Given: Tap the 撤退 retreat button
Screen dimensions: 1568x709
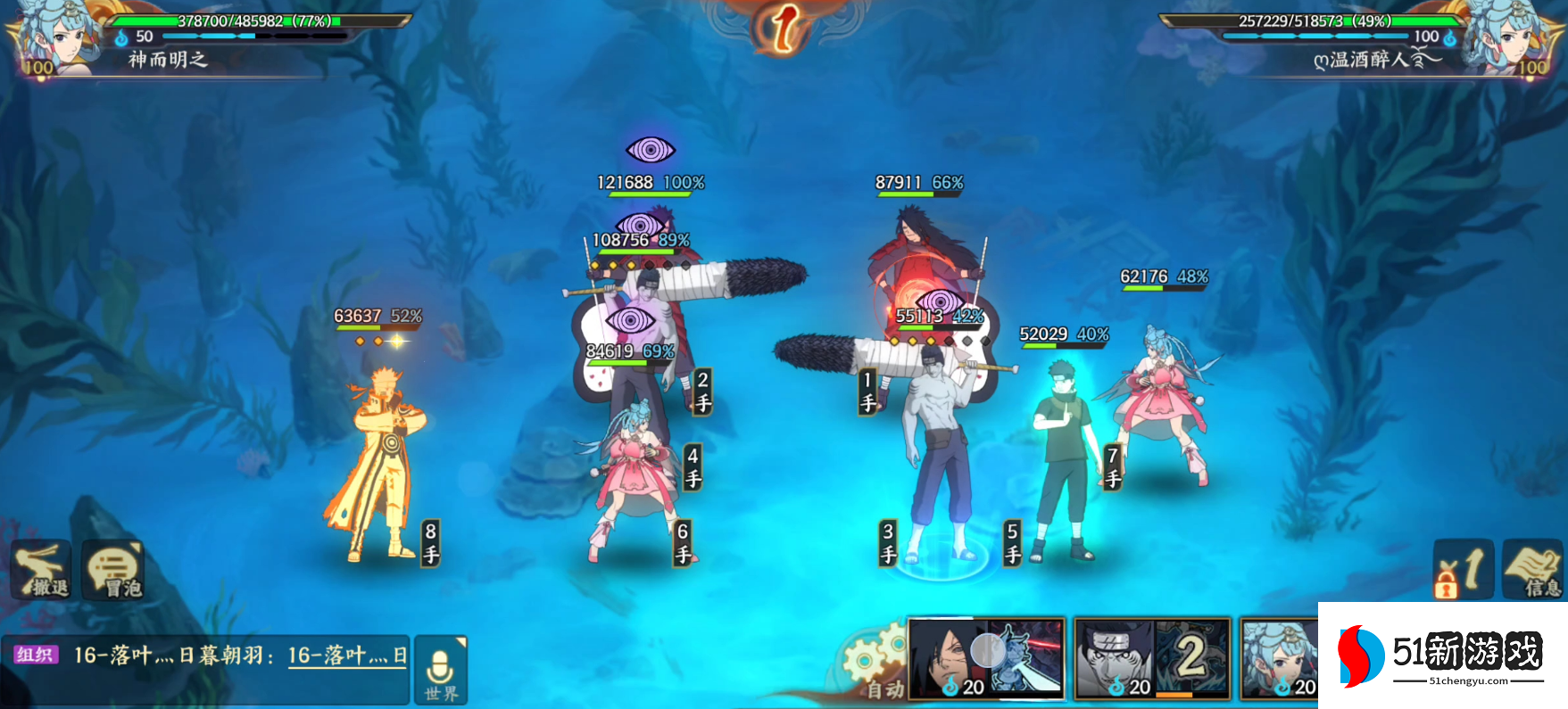Looking at the screenshot, I should click(41, 570).
